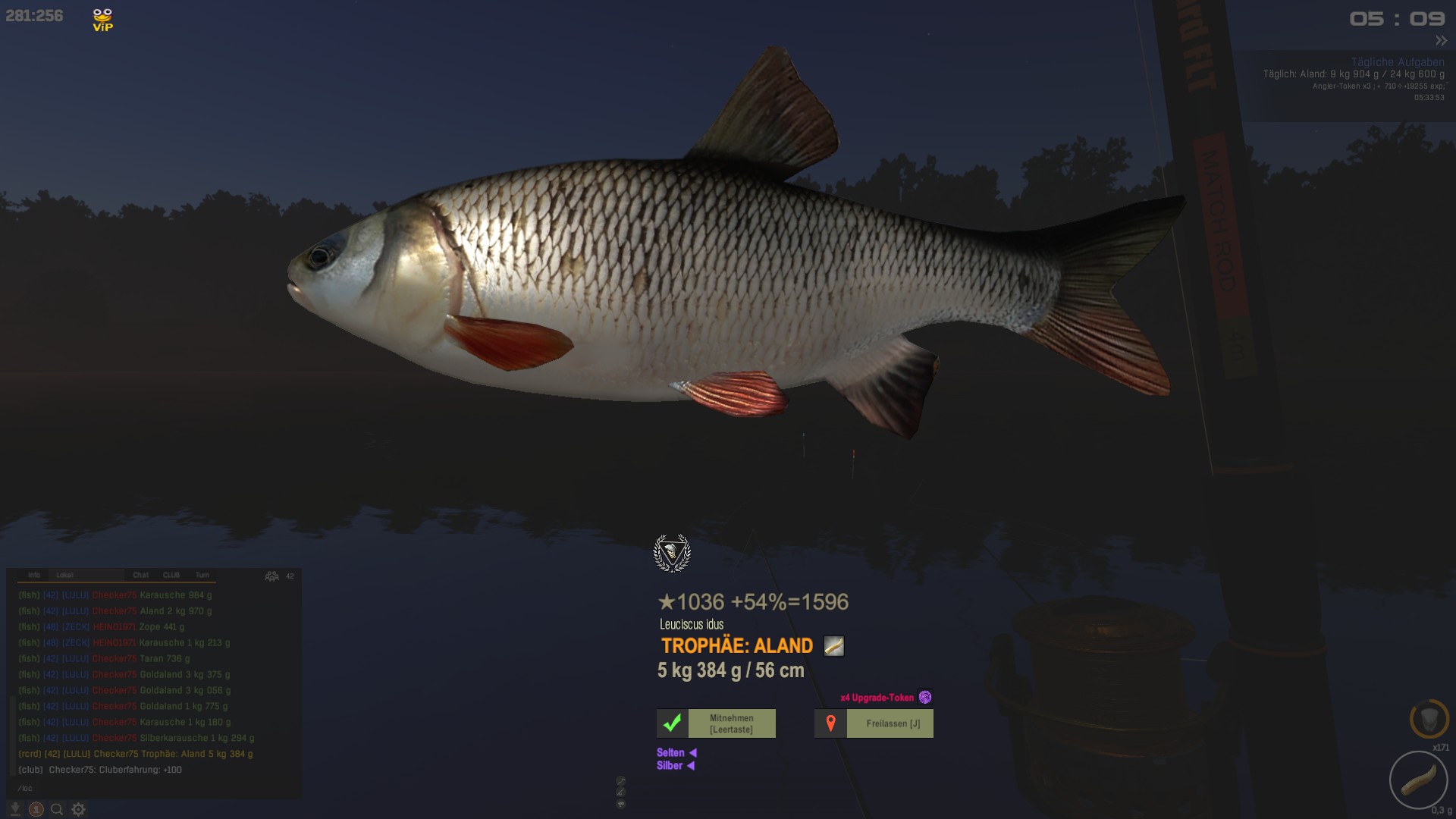1456x819 pixels.
Task: Collapse the daily tasks panel with double-arrow
Action: (1441, 41)
